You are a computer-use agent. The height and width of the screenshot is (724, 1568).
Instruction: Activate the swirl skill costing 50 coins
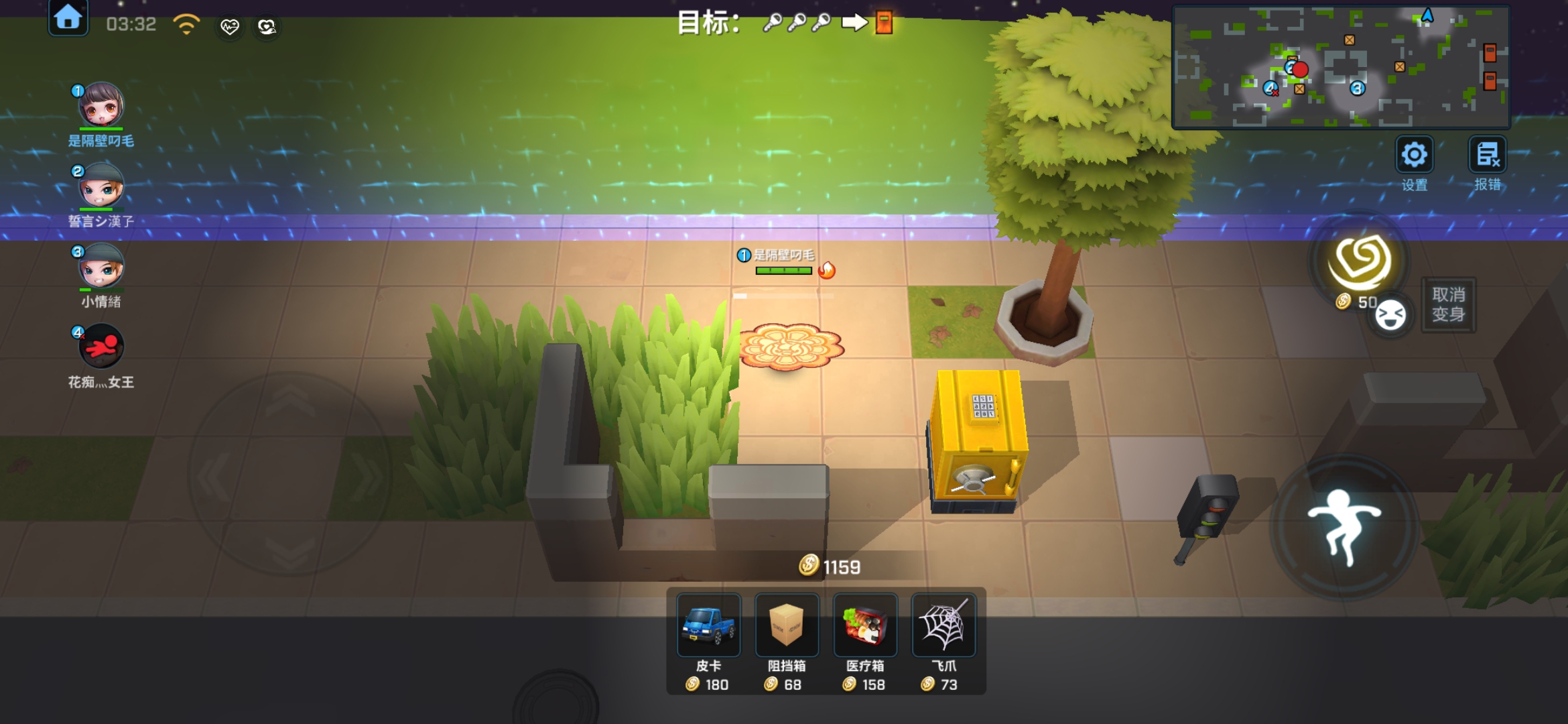(x=1360, y=261)
